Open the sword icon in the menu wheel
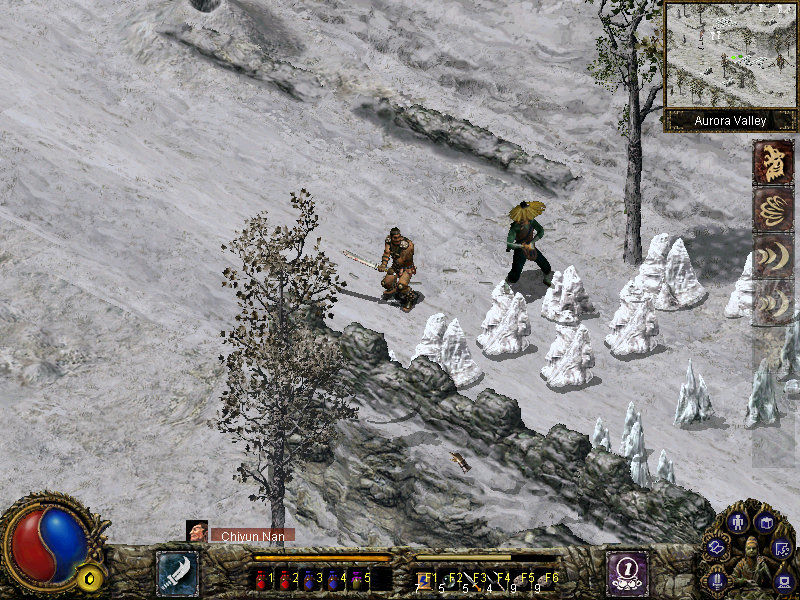 [717, 579]
